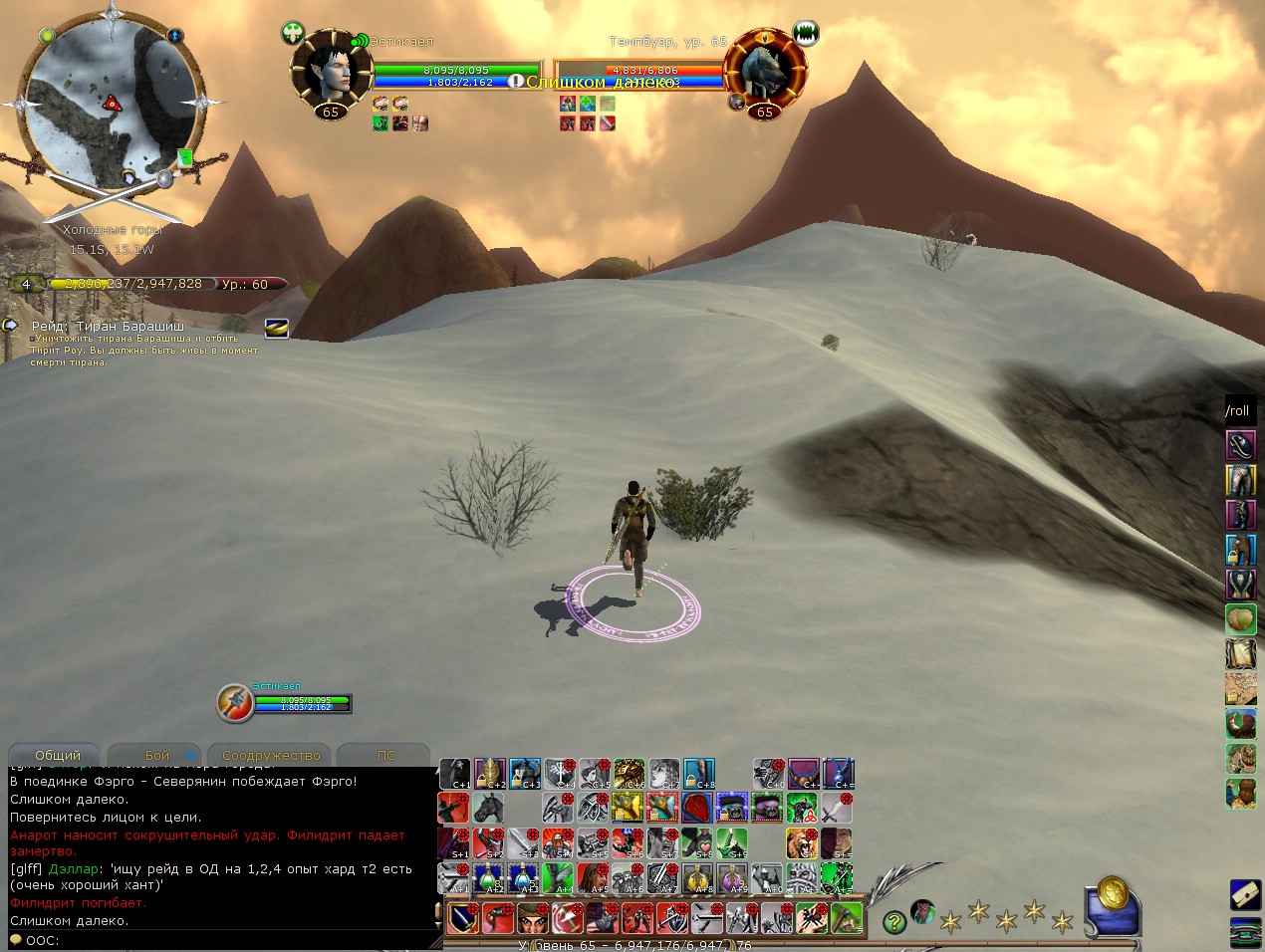Image resolution: width=1265 pixels, height=952 pixels.
Task: Open the mail envelope icon
Action: [1244, 893]
